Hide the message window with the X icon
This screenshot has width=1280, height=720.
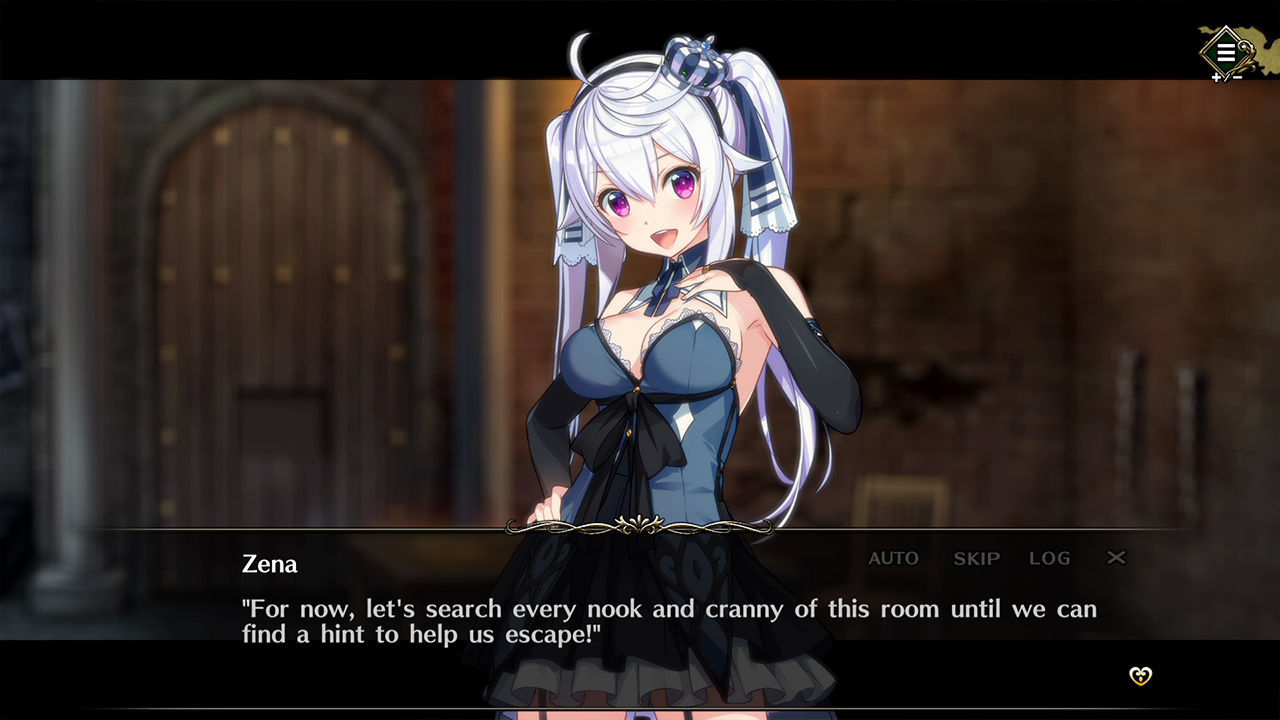(1117, 558)
